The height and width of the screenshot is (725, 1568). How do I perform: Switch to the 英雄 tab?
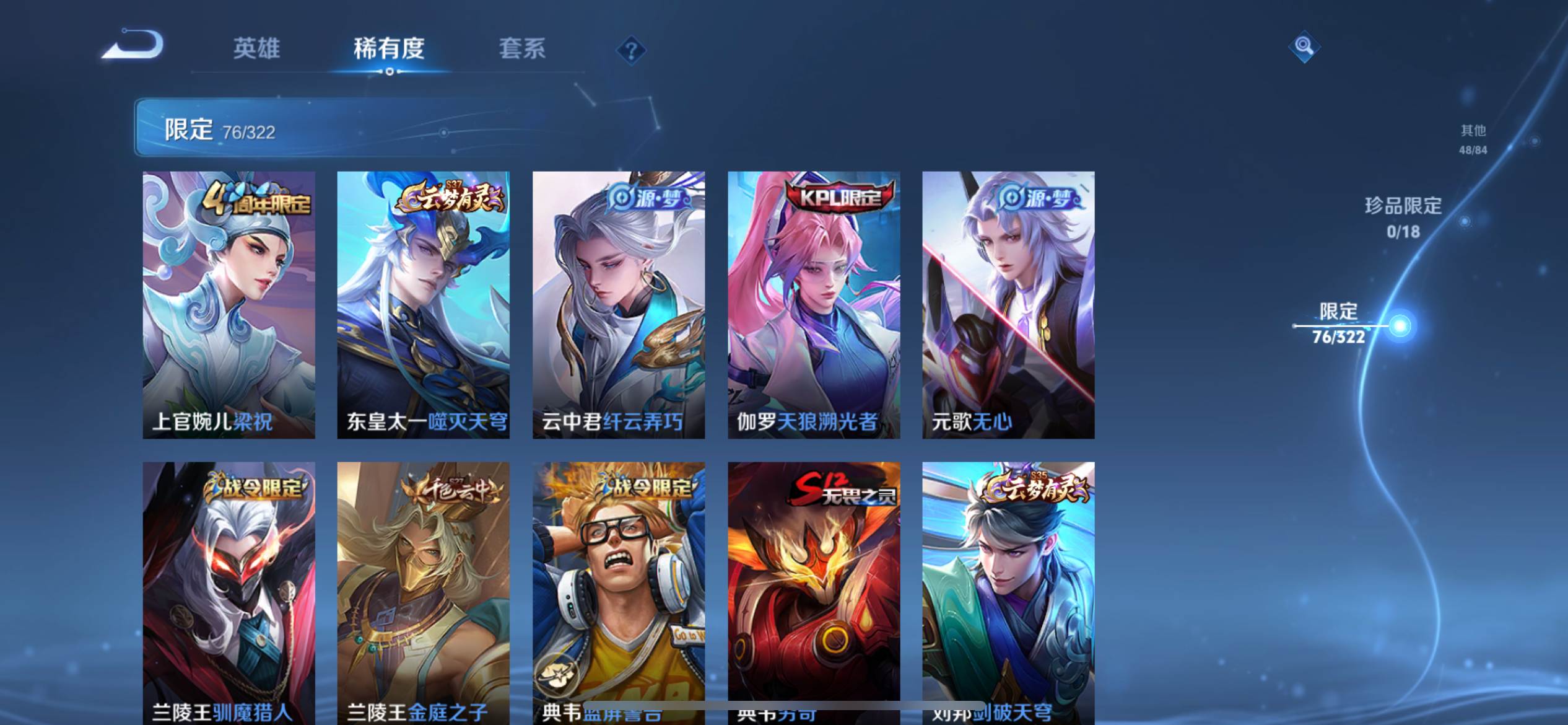click(256, 48)
